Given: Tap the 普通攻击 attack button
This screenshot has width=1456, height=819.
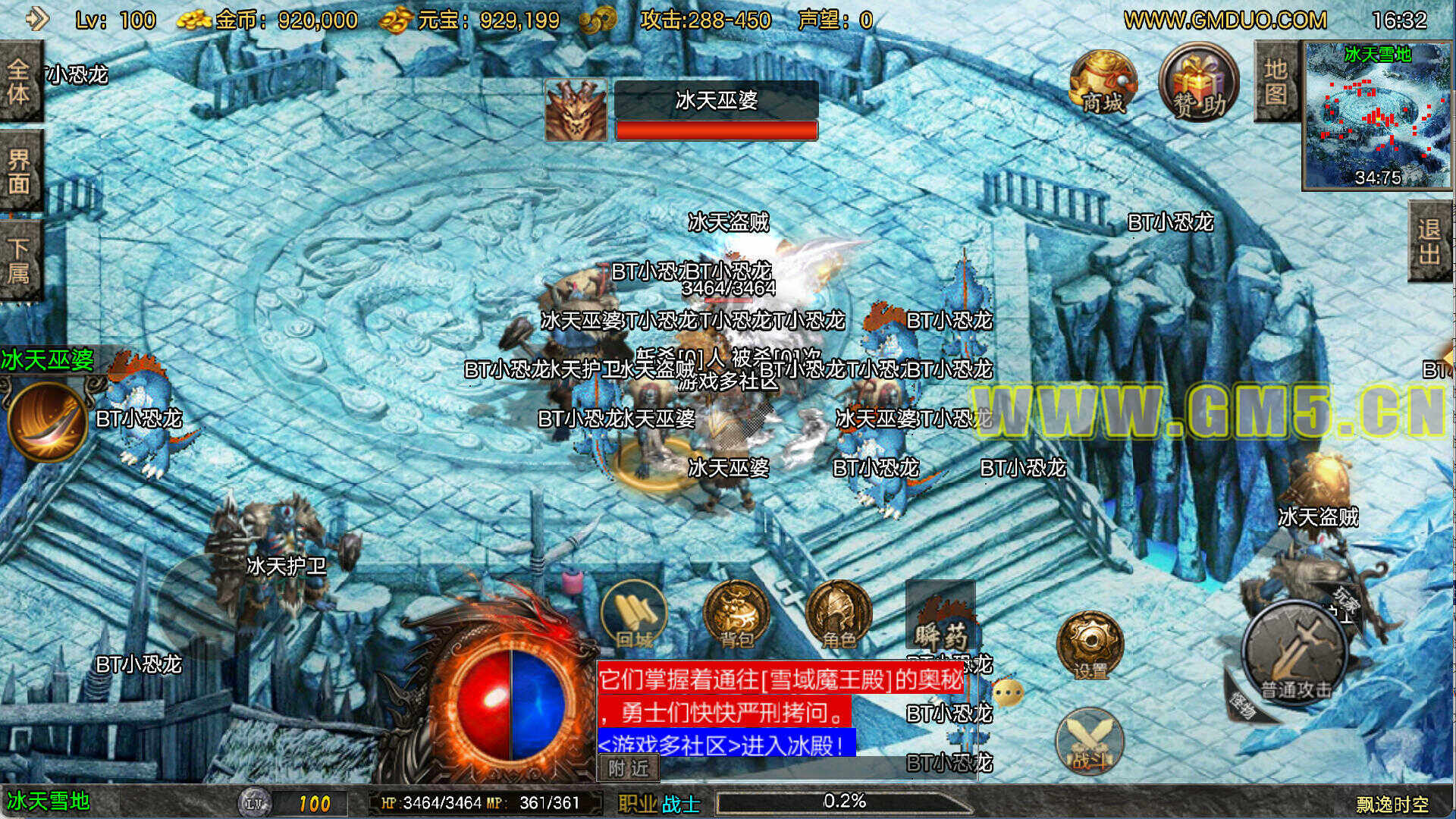Looking at the screenshot, I should tap(1295, 652).
